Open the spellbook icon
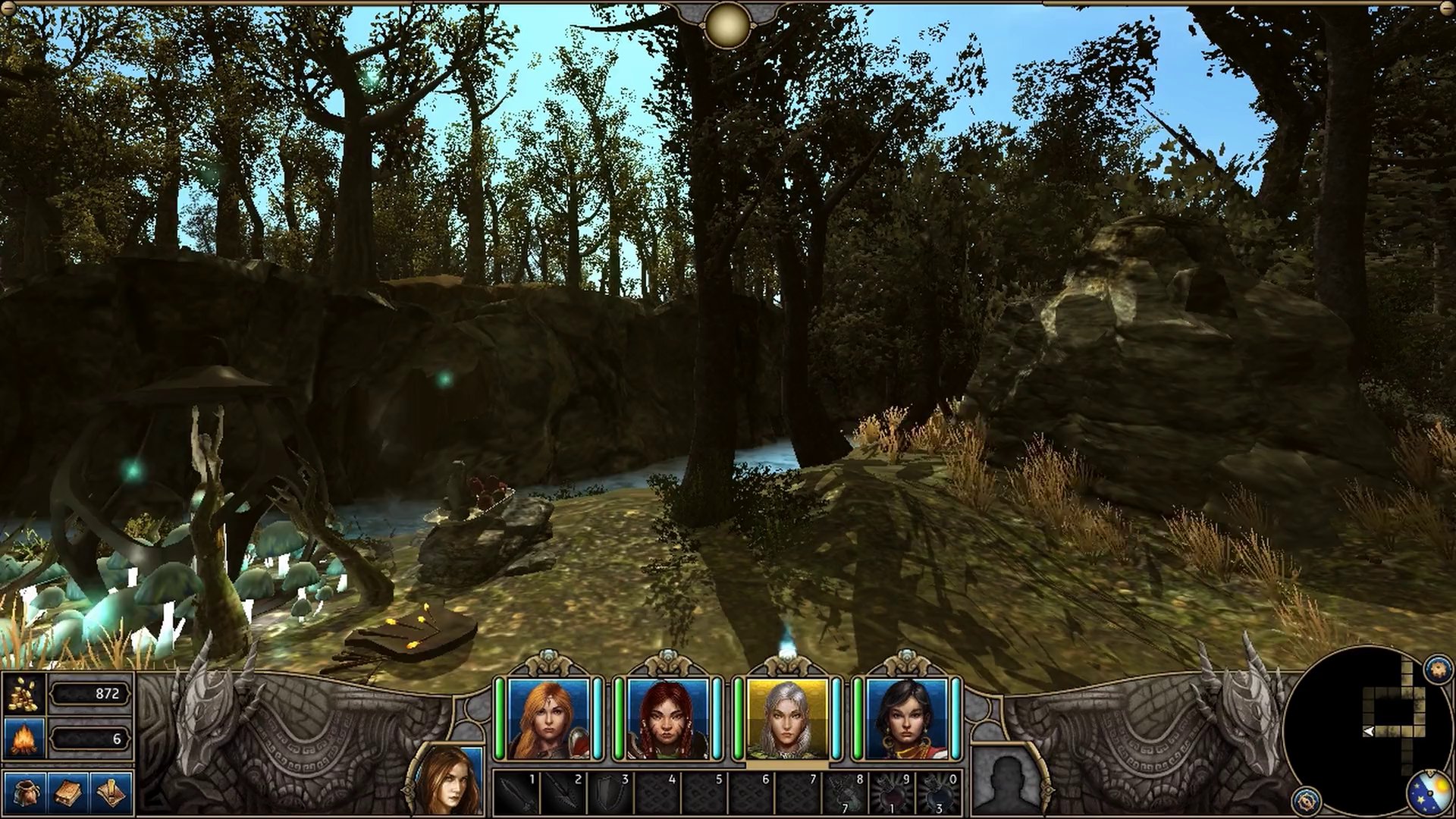Image resolution: width=1456 pixels, height=819 pixels. 68,793
